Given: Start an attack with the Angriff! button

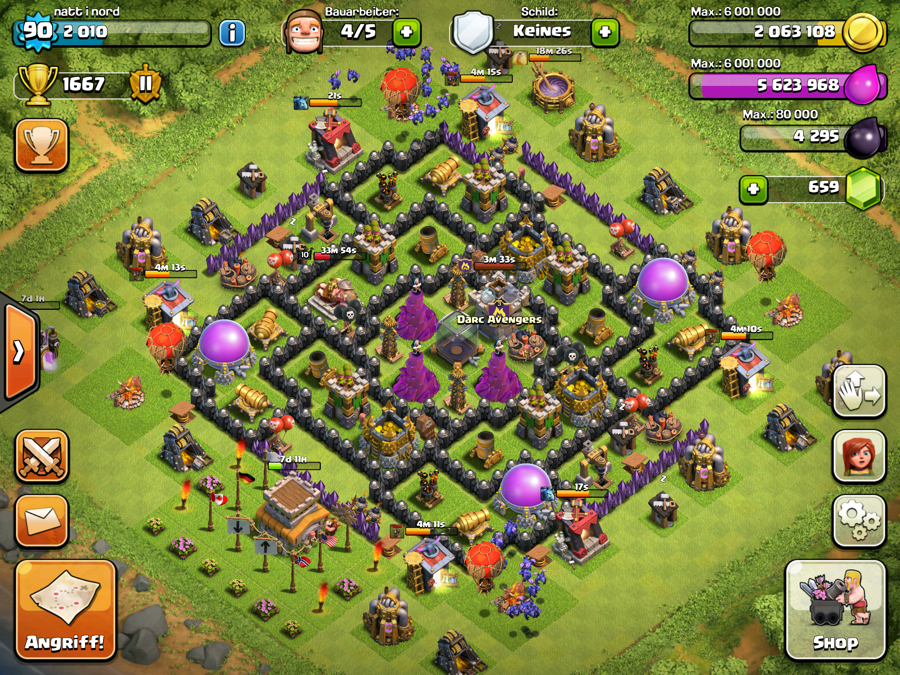Looking at the screenshot, I should [65, 609].
